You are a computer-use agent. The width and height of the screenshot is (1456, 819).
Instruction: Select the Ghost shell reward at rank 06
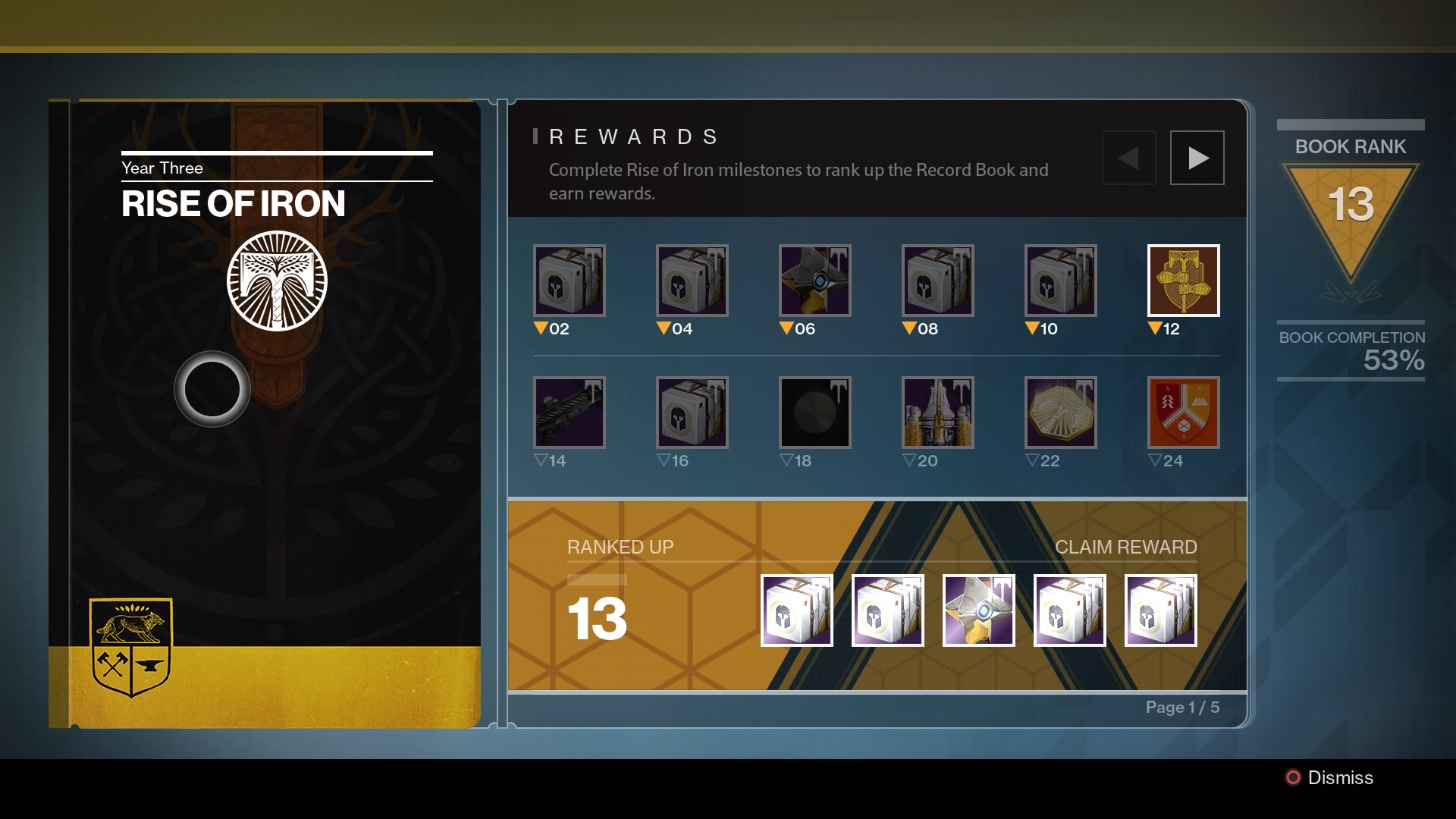click(x=815, y=281)
